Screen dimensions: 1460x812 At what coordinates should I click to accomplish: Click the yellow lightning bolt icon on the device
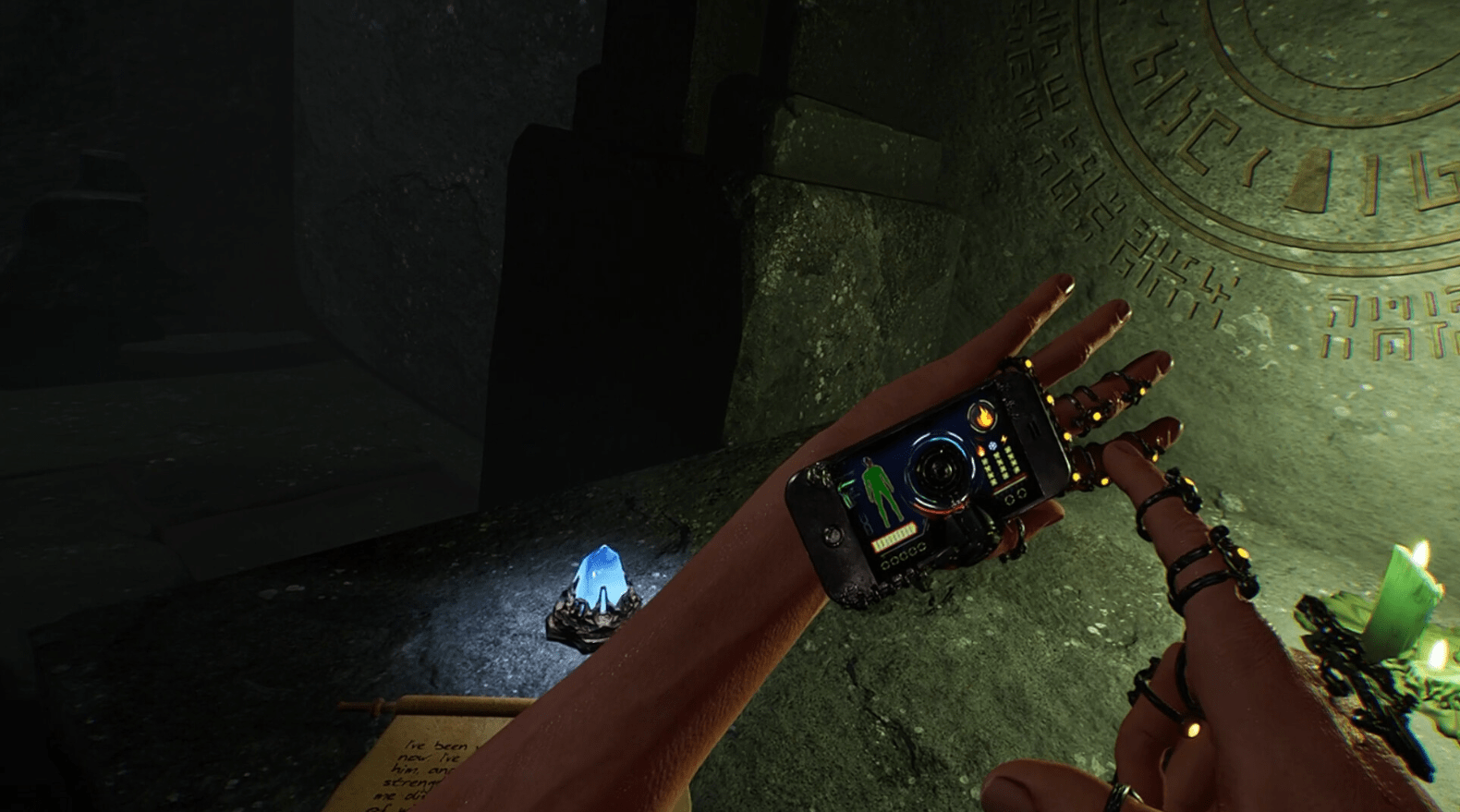point(1004,439)
